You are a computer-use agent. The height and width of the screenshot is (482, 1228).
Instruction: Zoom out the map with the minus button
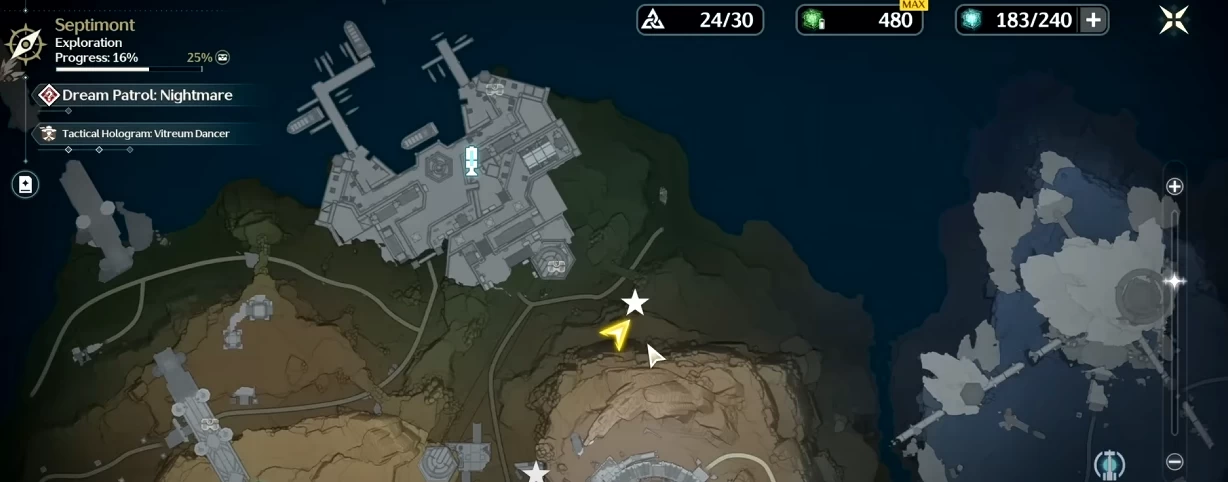(x=1175, y=462)
